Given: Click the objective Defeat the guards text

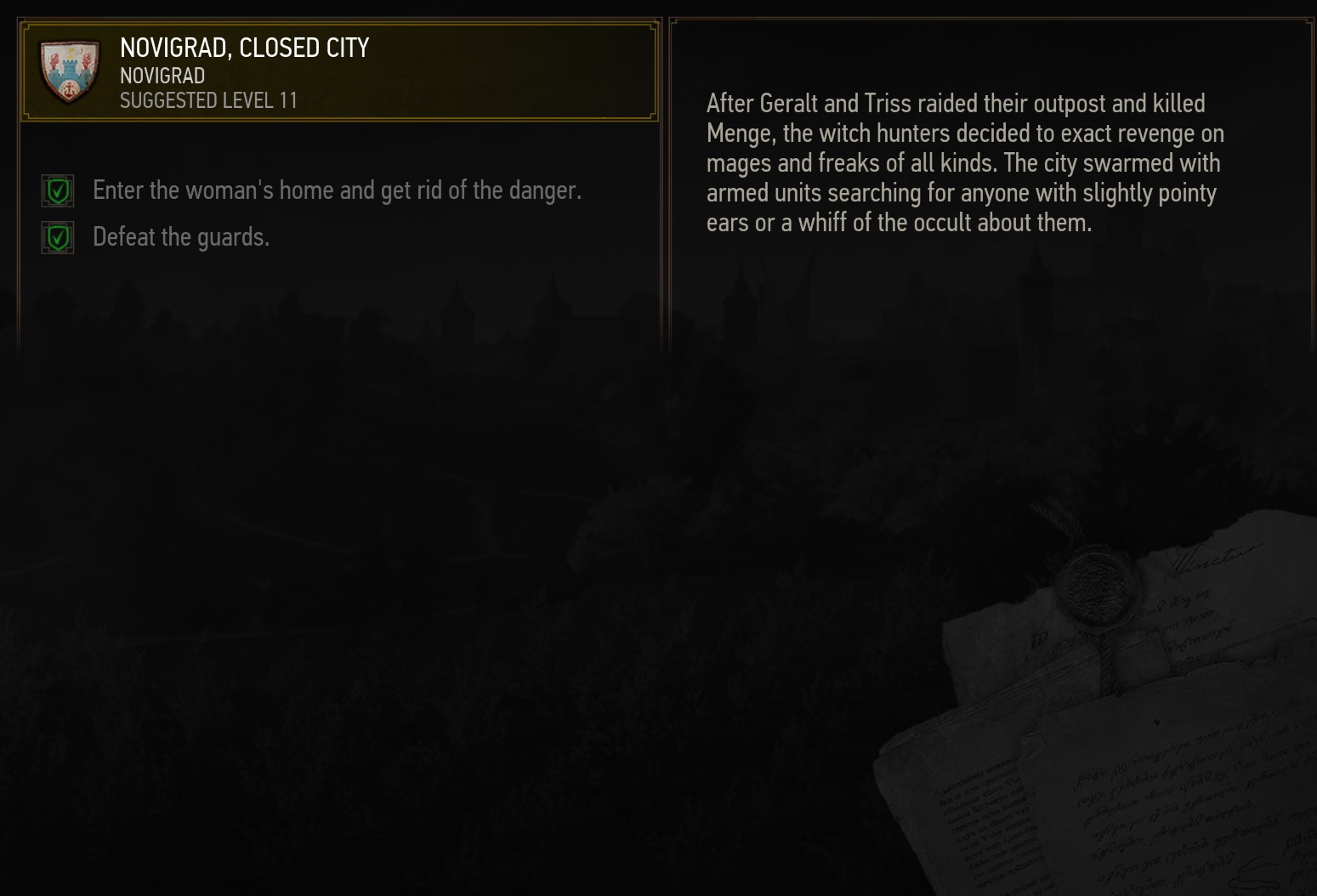Looking at the screenshot, I should 182,236.
